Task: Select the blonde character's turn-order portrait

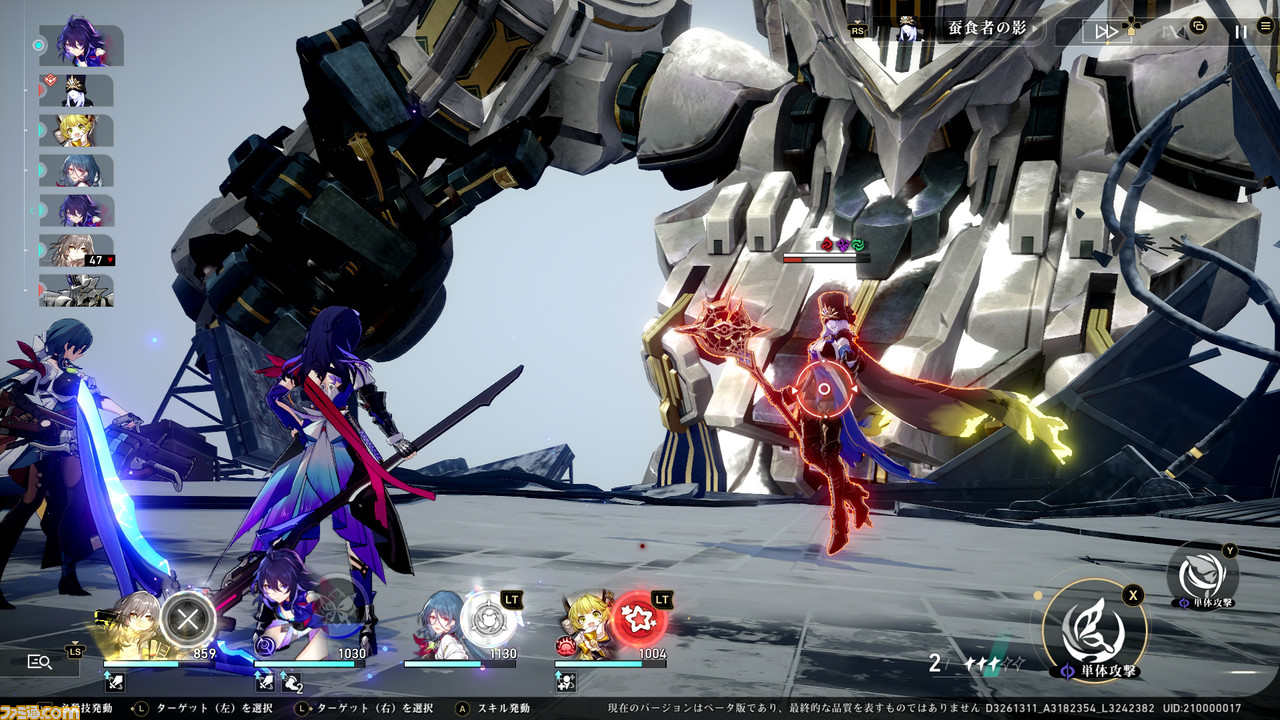Action: coord(76,131)
